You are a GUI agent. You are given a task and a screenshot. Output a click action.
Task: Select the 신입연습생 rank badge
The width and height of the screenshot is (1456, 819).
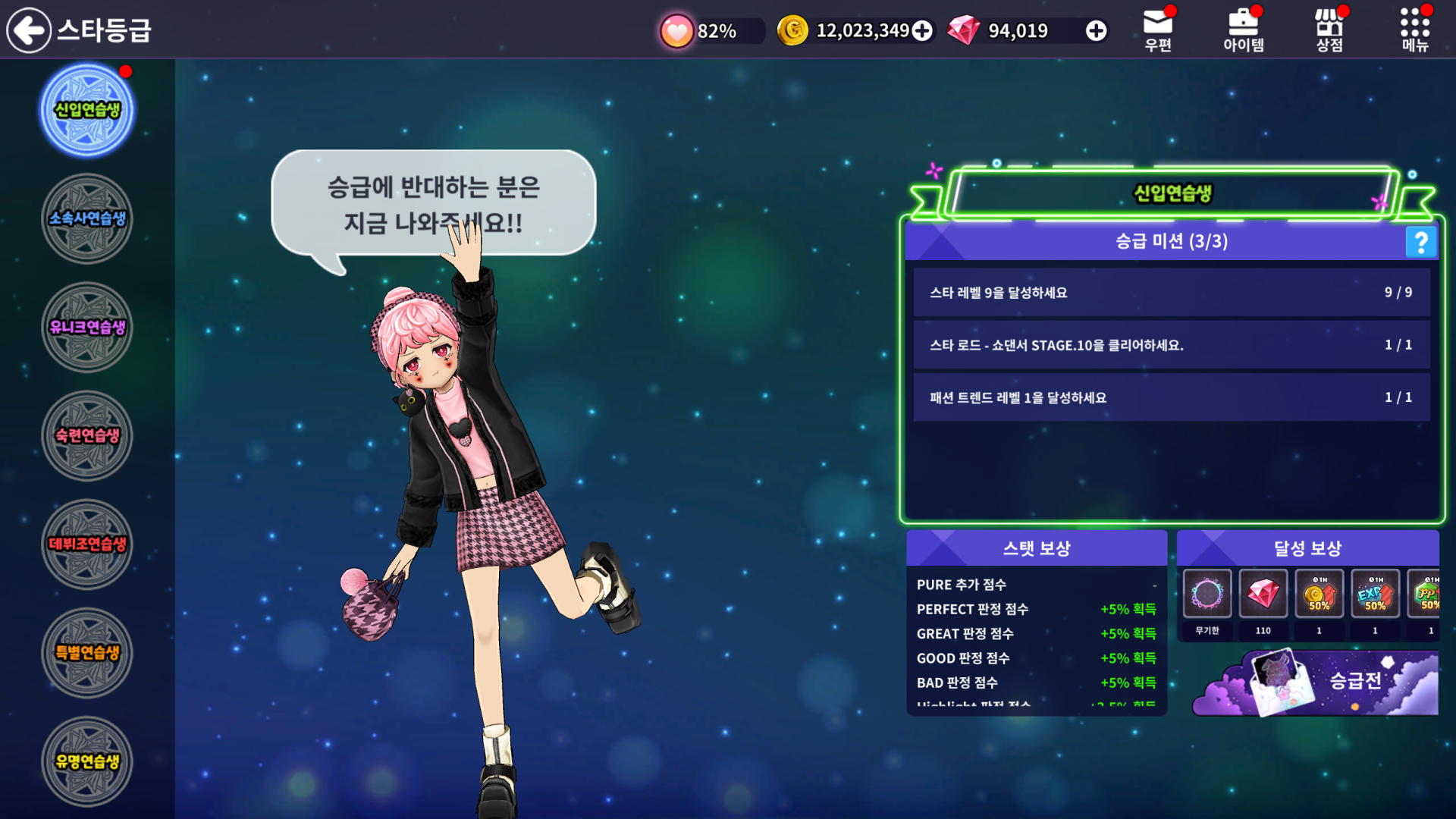pos(87,111)
